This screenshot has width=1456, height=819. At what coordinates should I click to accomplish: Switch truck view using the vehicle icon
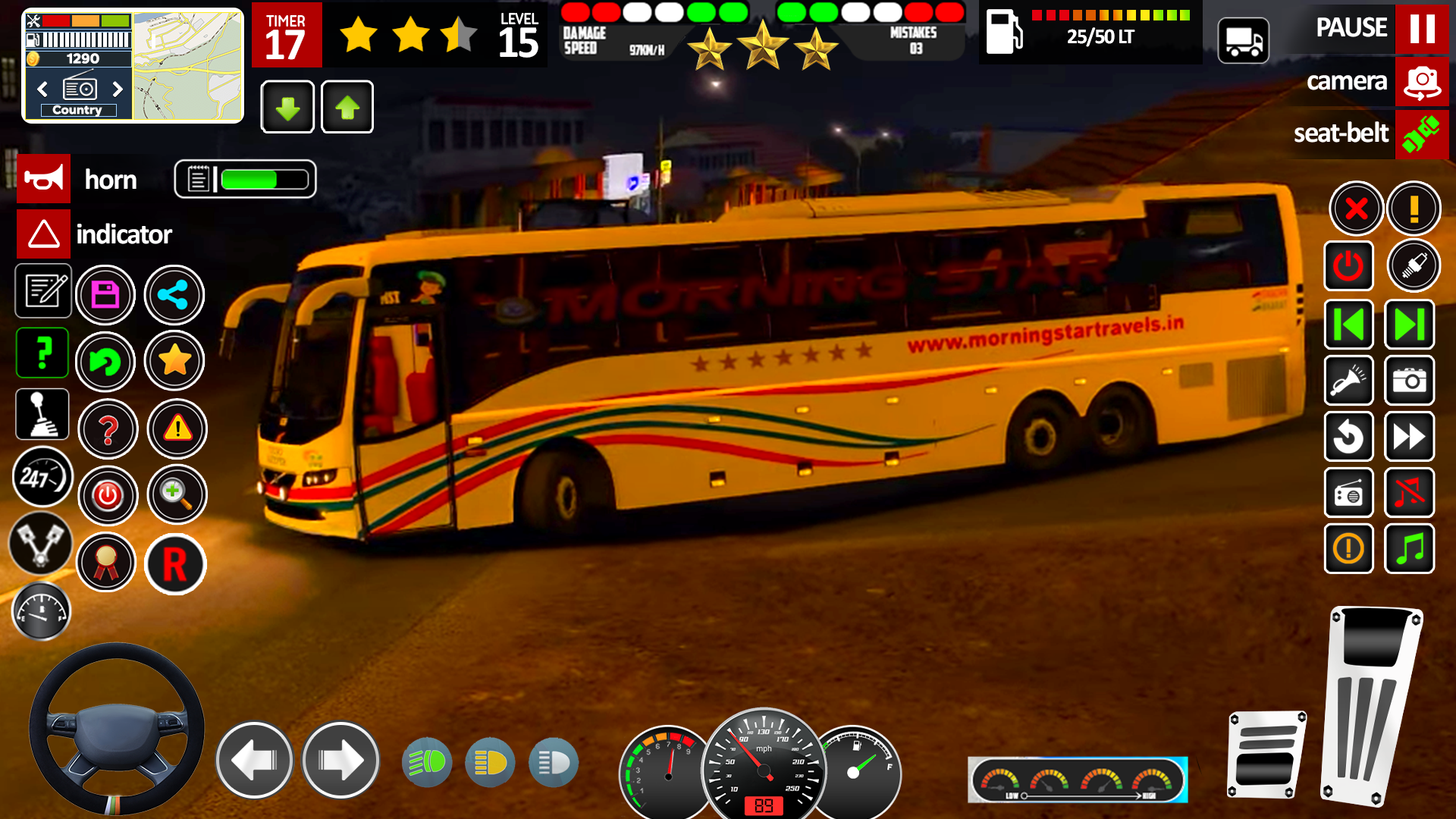click(x=1243, y=39)
